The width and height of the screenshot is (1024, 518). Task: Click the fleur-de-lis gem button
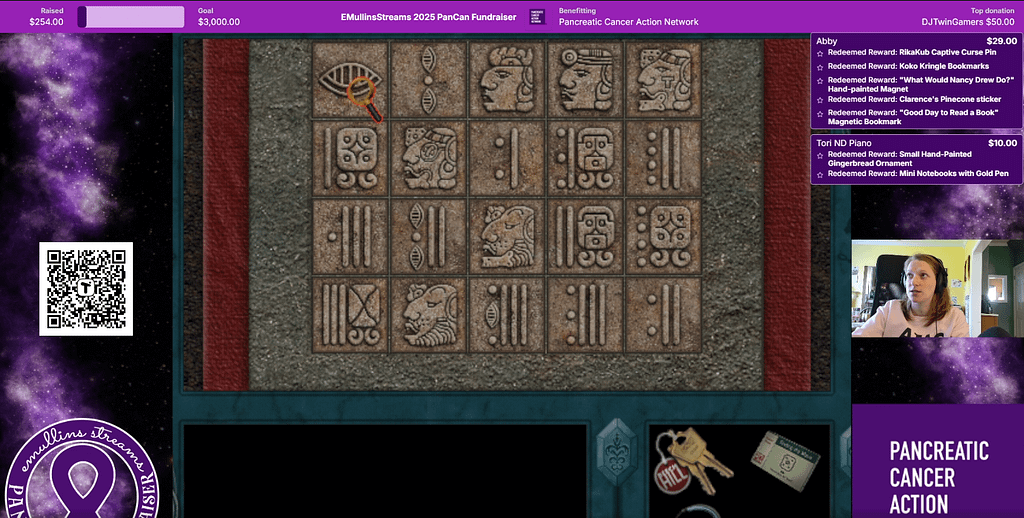614,455
